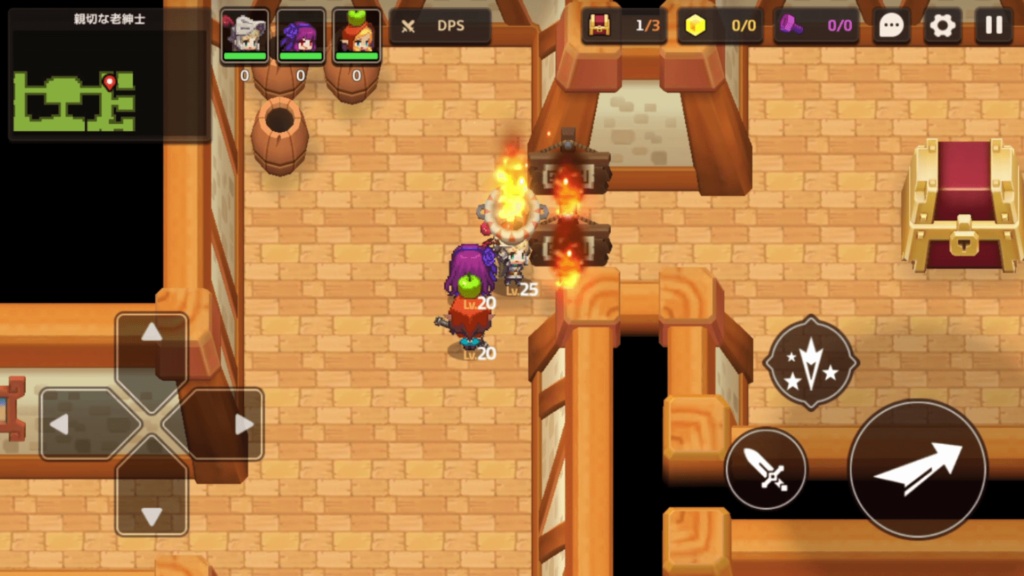This screenshot has width=1024, height=576.
Task: Tap the d-pad right arrow
Action: pyautogui.click(x=229, y=424)
